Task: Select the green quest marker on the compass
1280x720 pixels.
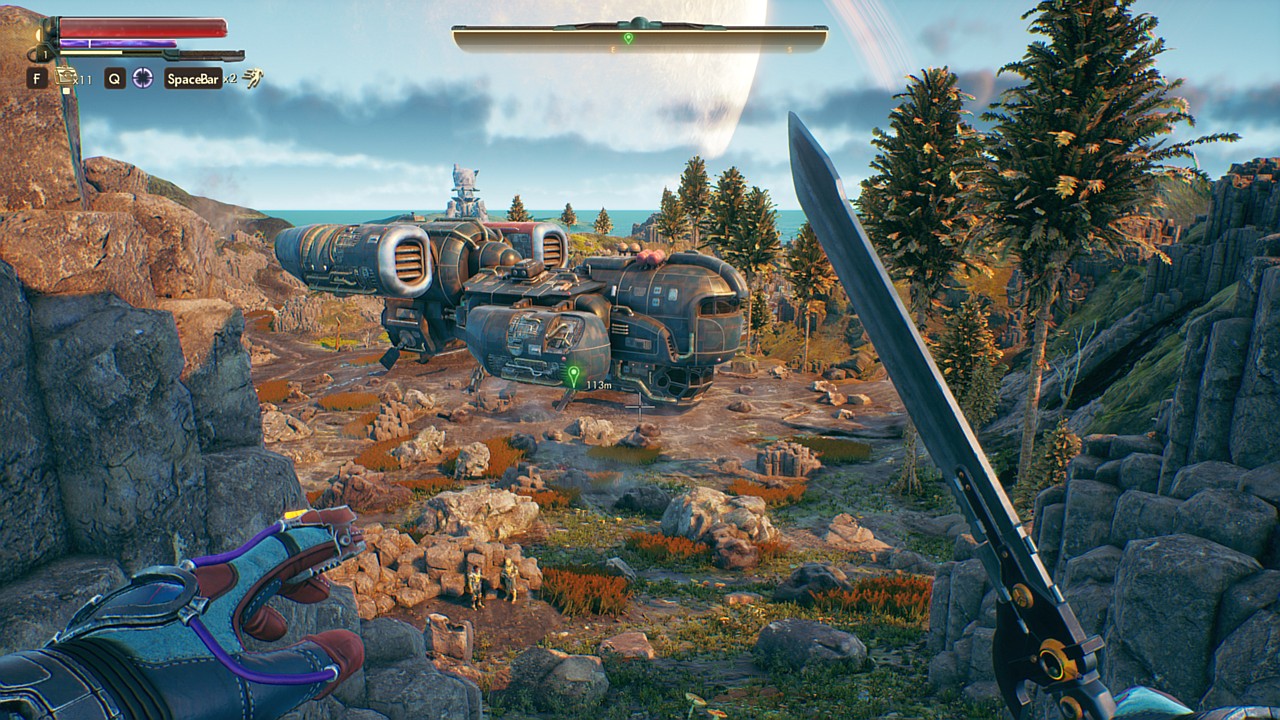Action: [x=628, y=38]
